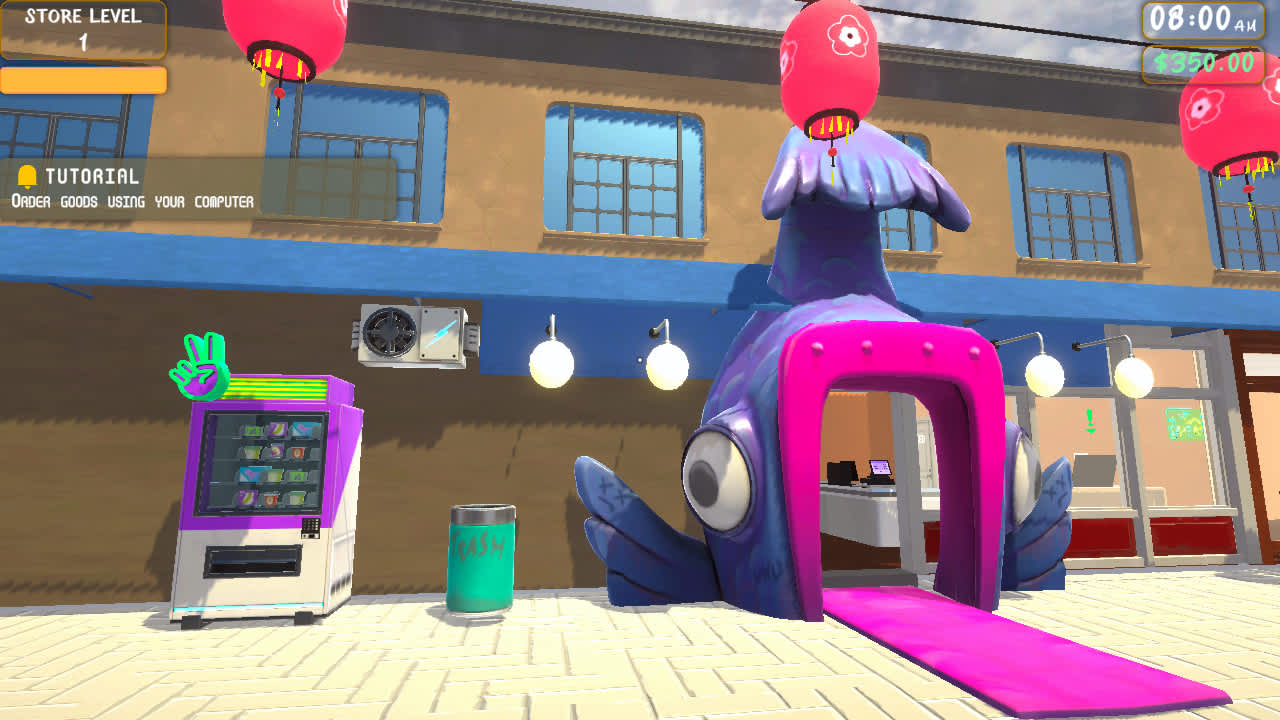The image size is (1280, 720).
Task: Click the green exclamation marker inside the store
Action: pos(1090,418)
